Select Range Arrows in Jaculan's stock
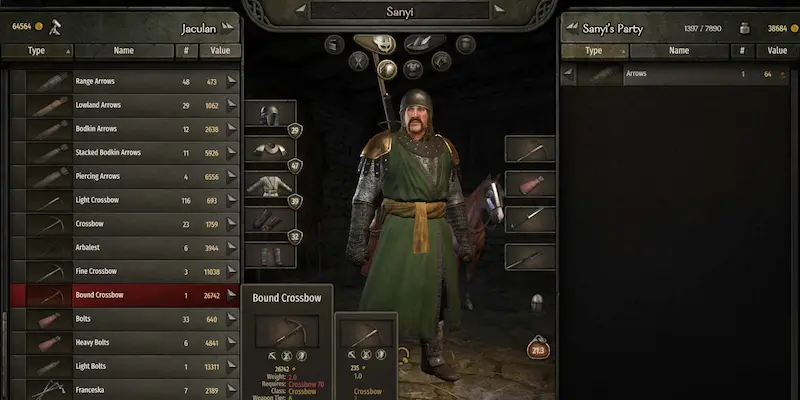This screenshot has height=400, width=800. [x=120, y=82]
